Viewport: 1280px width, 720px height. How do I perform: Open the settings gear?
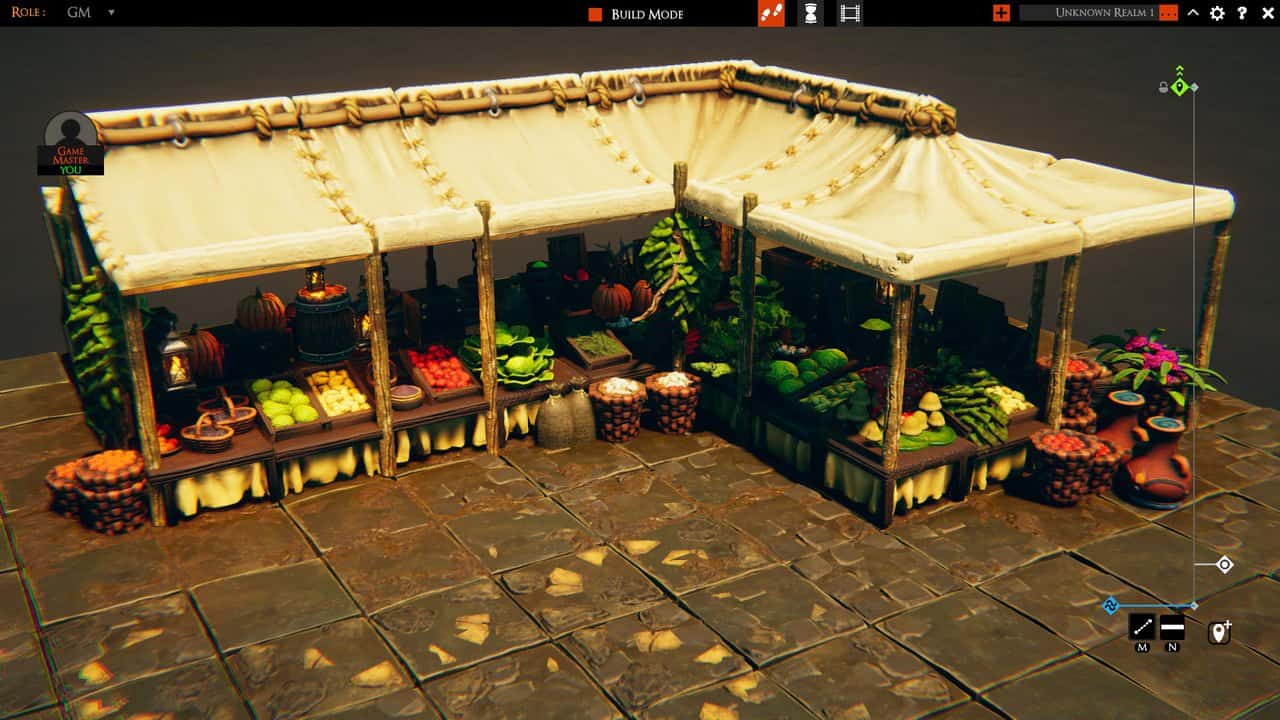(1216, 15)
